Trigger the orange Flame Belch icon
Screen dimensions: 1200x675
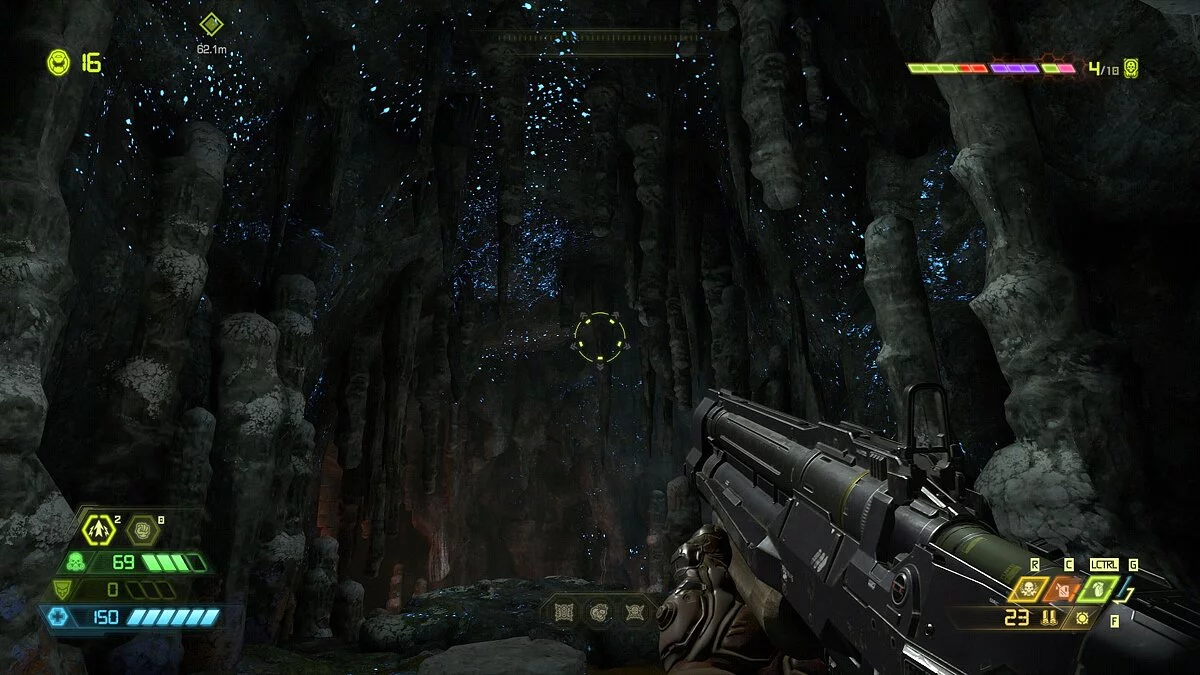(1064, 589)
